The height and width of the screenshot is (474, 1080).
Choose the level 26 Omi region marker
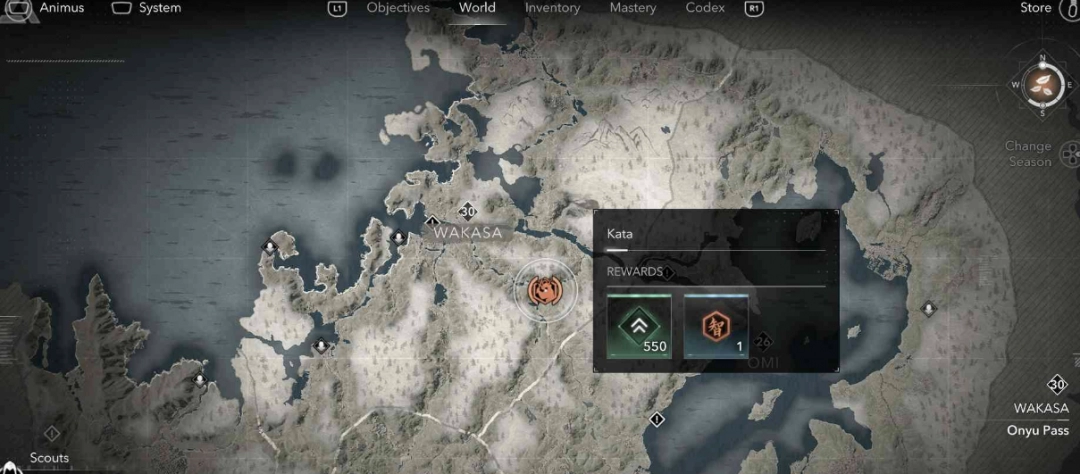764,341
